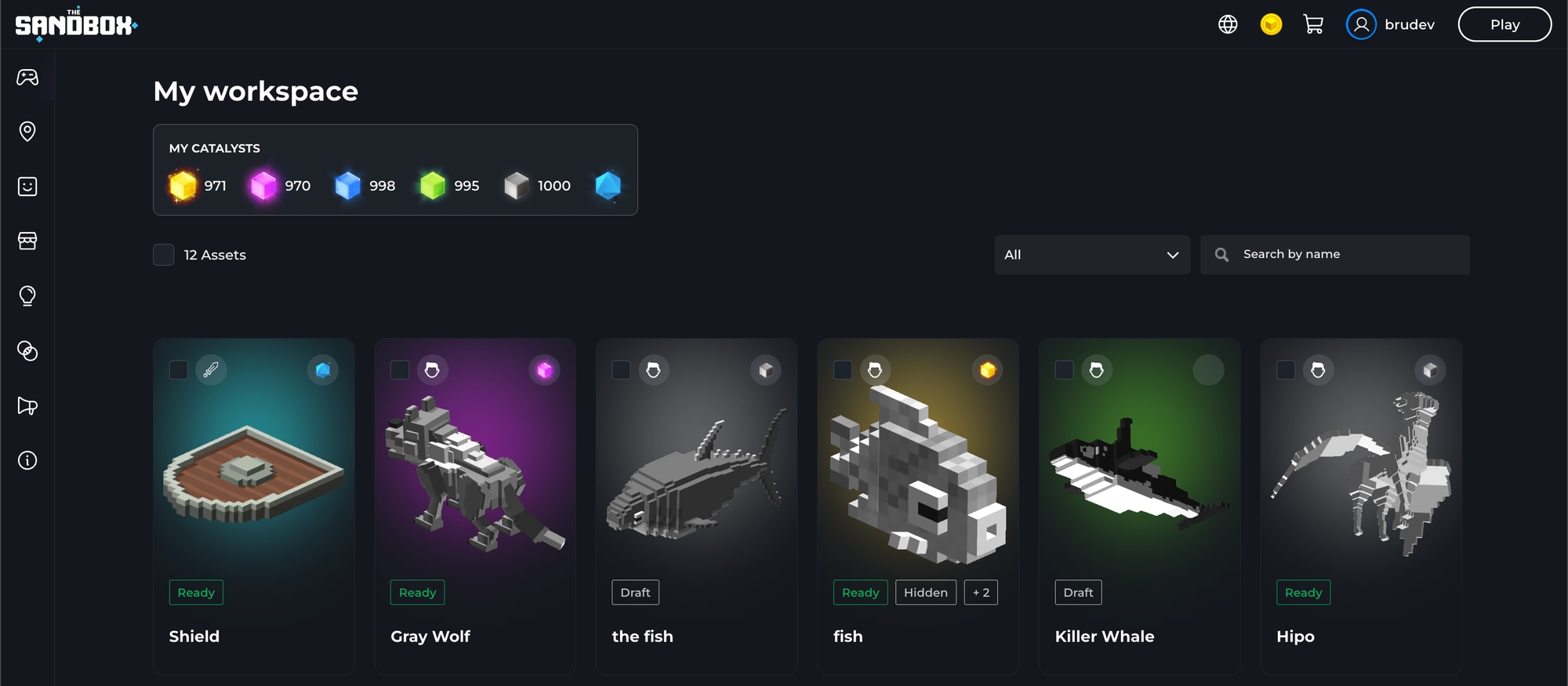Expand the All filter dropdown
The height and width of the screenshot is (686, 1568).
click(x=1091, y=255)
